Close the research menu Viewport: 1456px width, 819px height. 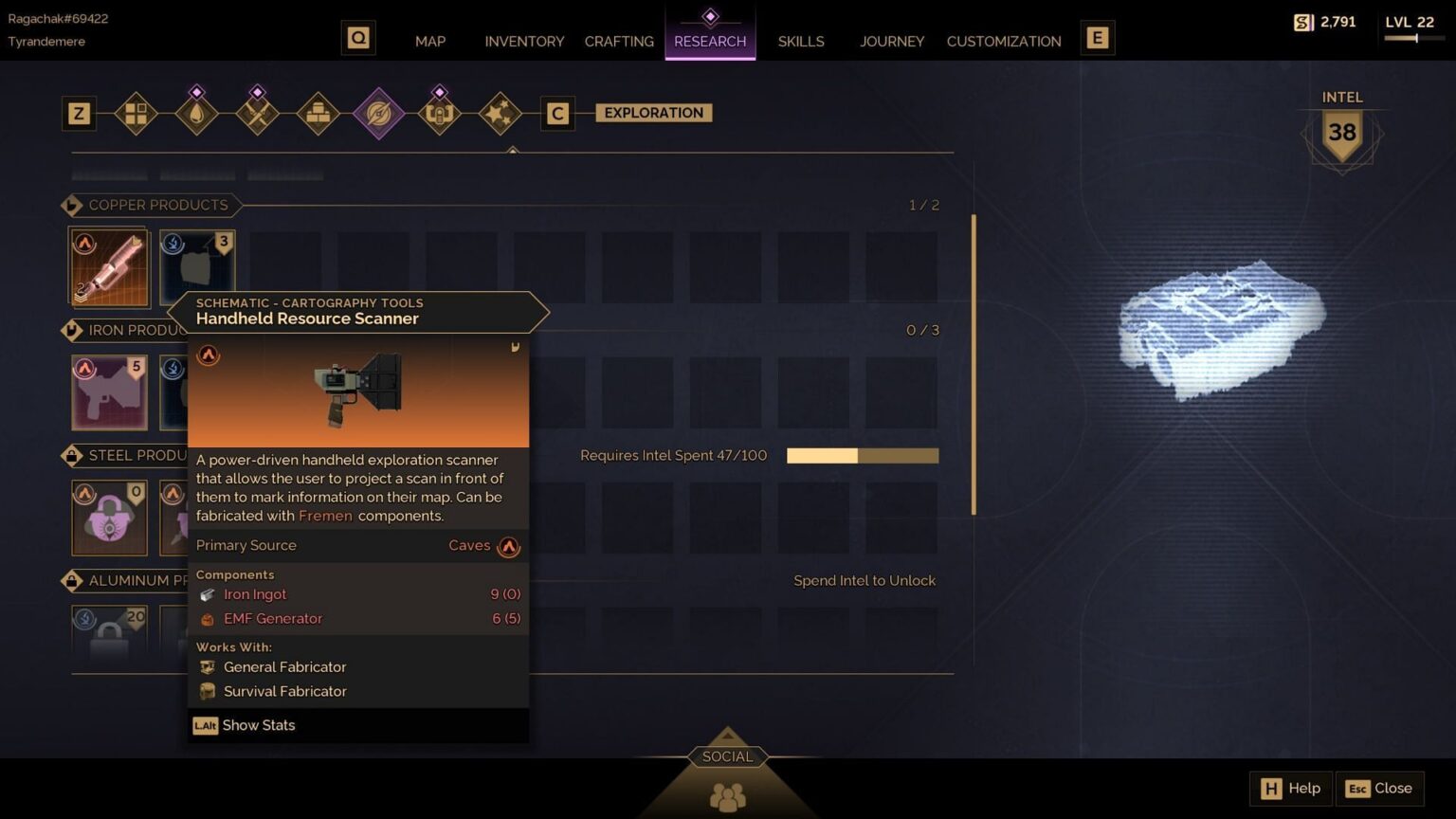coord(1380,788)
